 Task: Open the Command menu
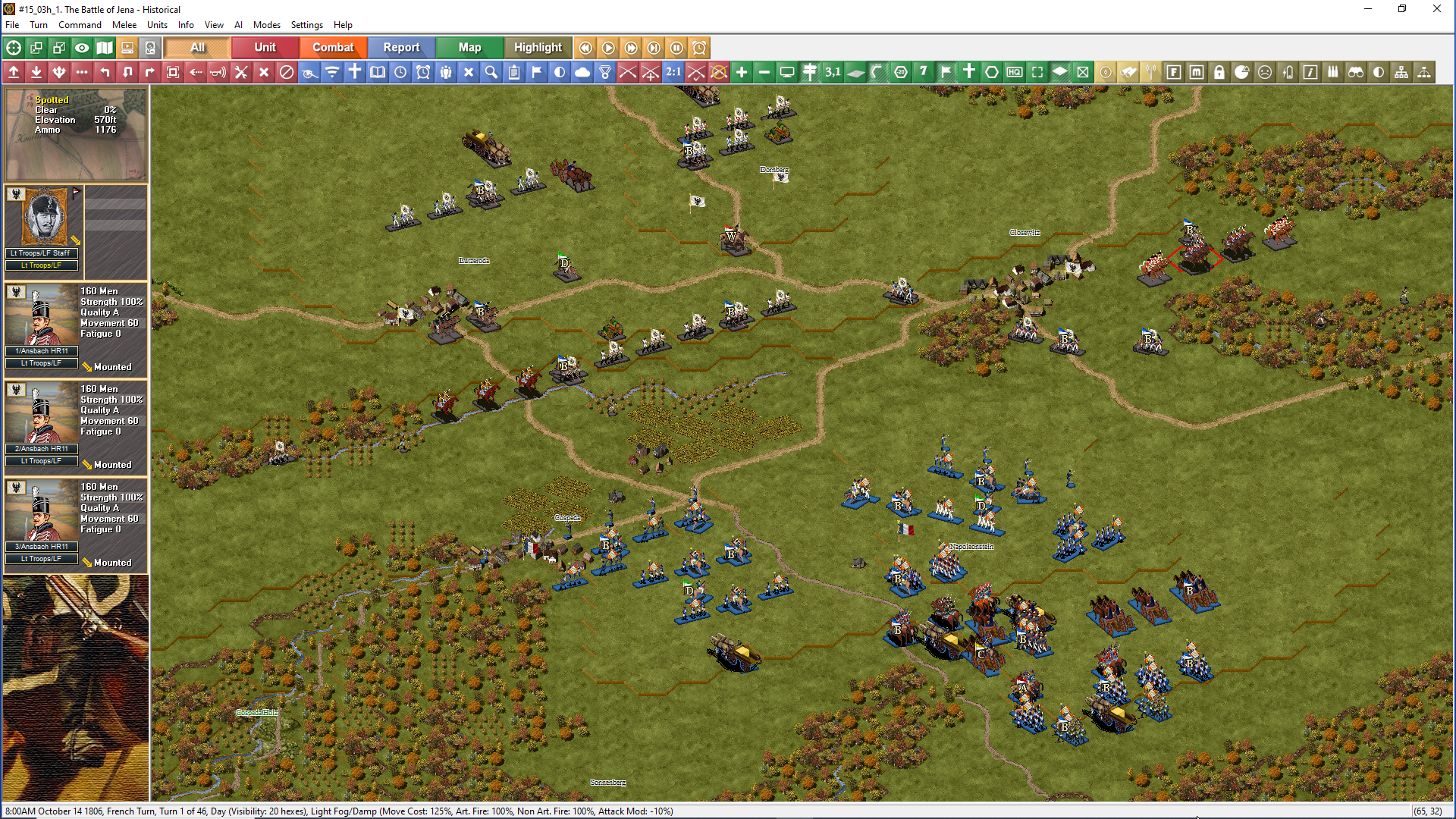point(80,25)
